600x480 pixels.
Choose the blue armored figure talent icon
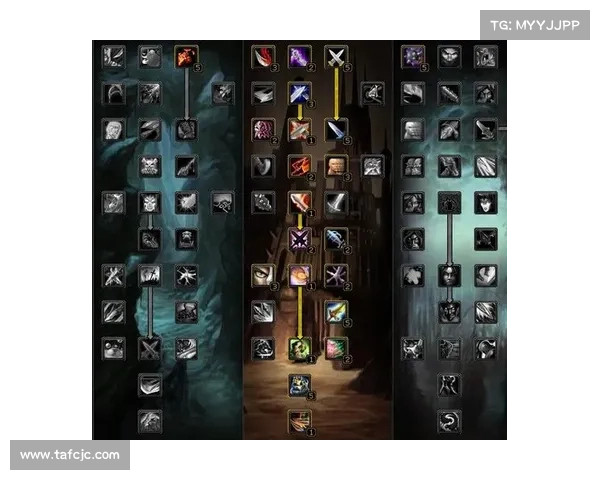click(x=299, y=384)
